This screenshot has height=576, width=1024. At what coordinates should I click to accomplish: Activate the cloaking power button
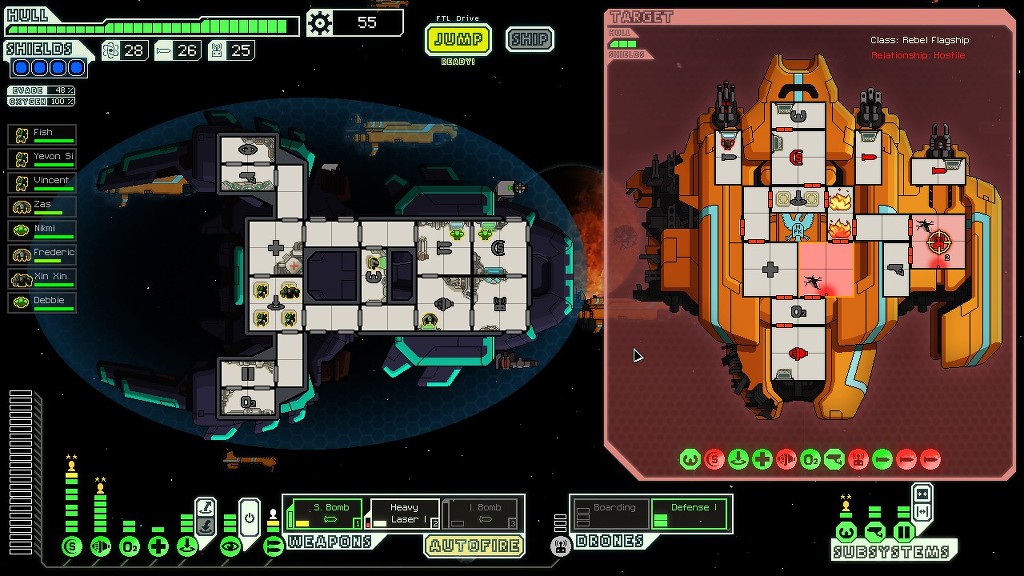pos(250,517)
